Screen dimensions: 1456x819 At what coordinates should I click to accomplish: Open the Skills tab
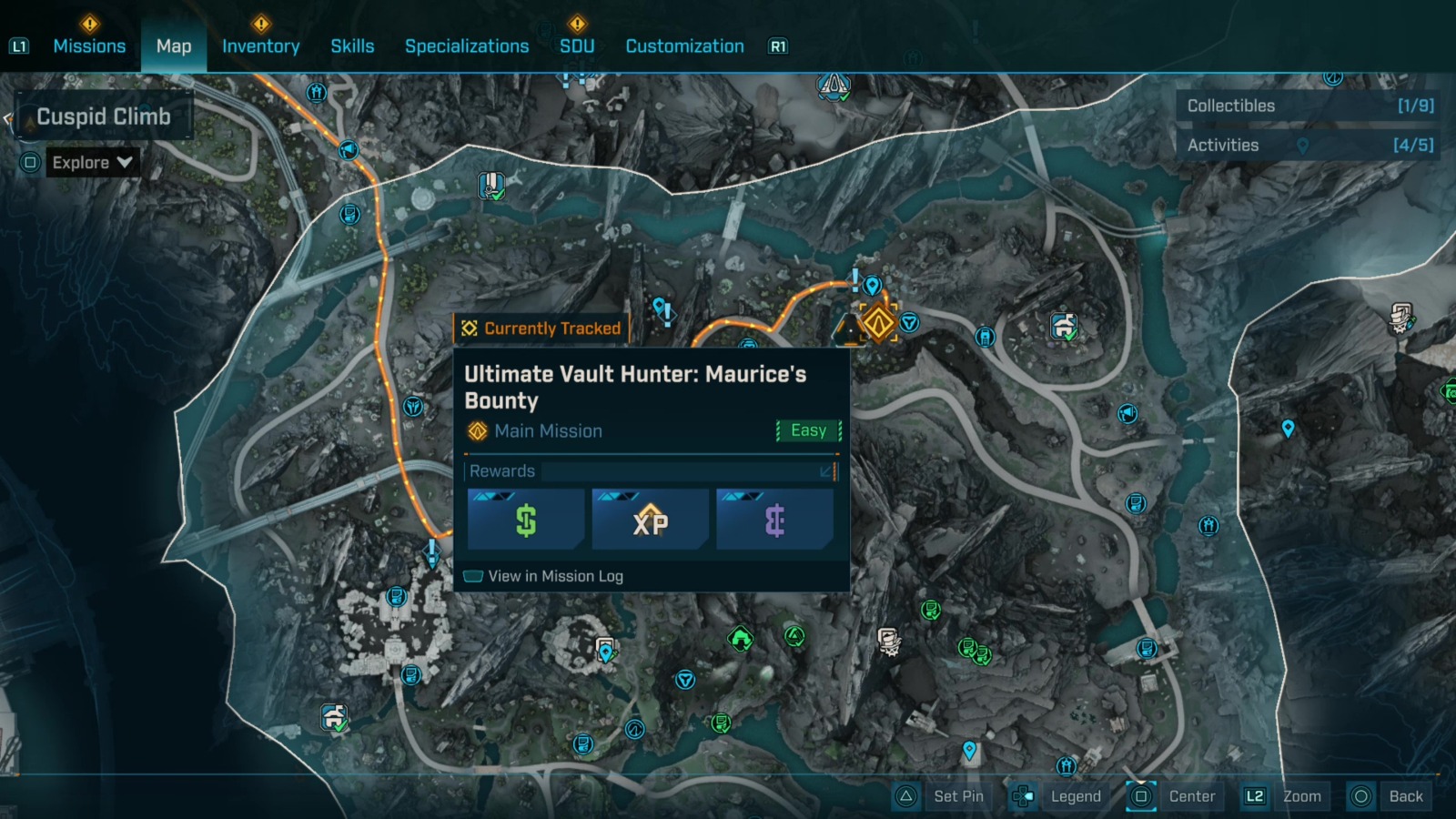tap(352, 45)
